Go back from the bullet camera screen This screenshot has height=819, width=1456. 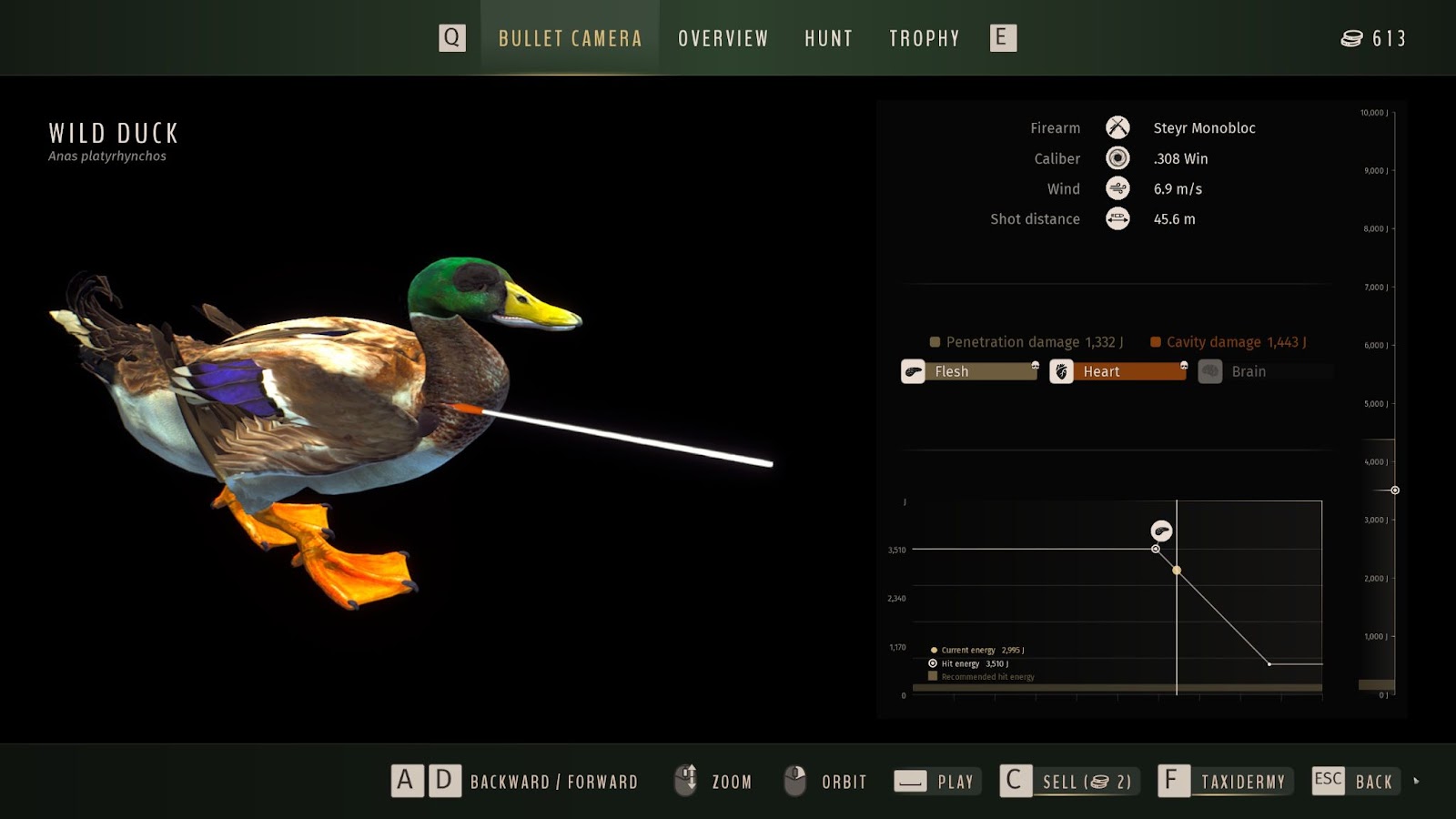click(1354, 782)
